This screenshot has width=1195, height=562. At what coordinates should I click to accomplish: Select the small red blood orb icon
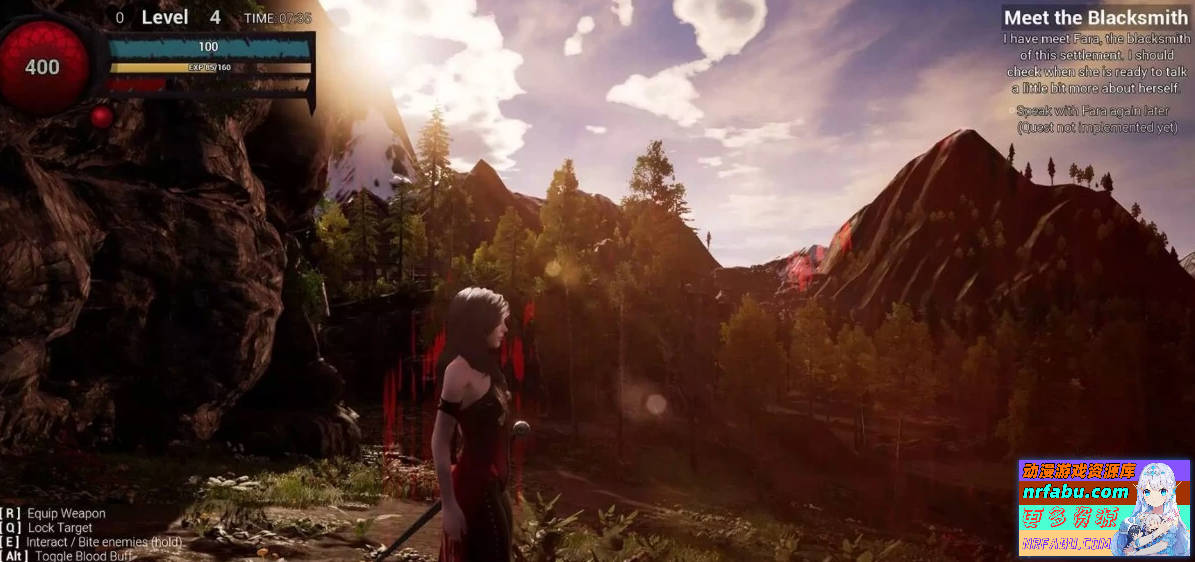(x=101, y=117)
